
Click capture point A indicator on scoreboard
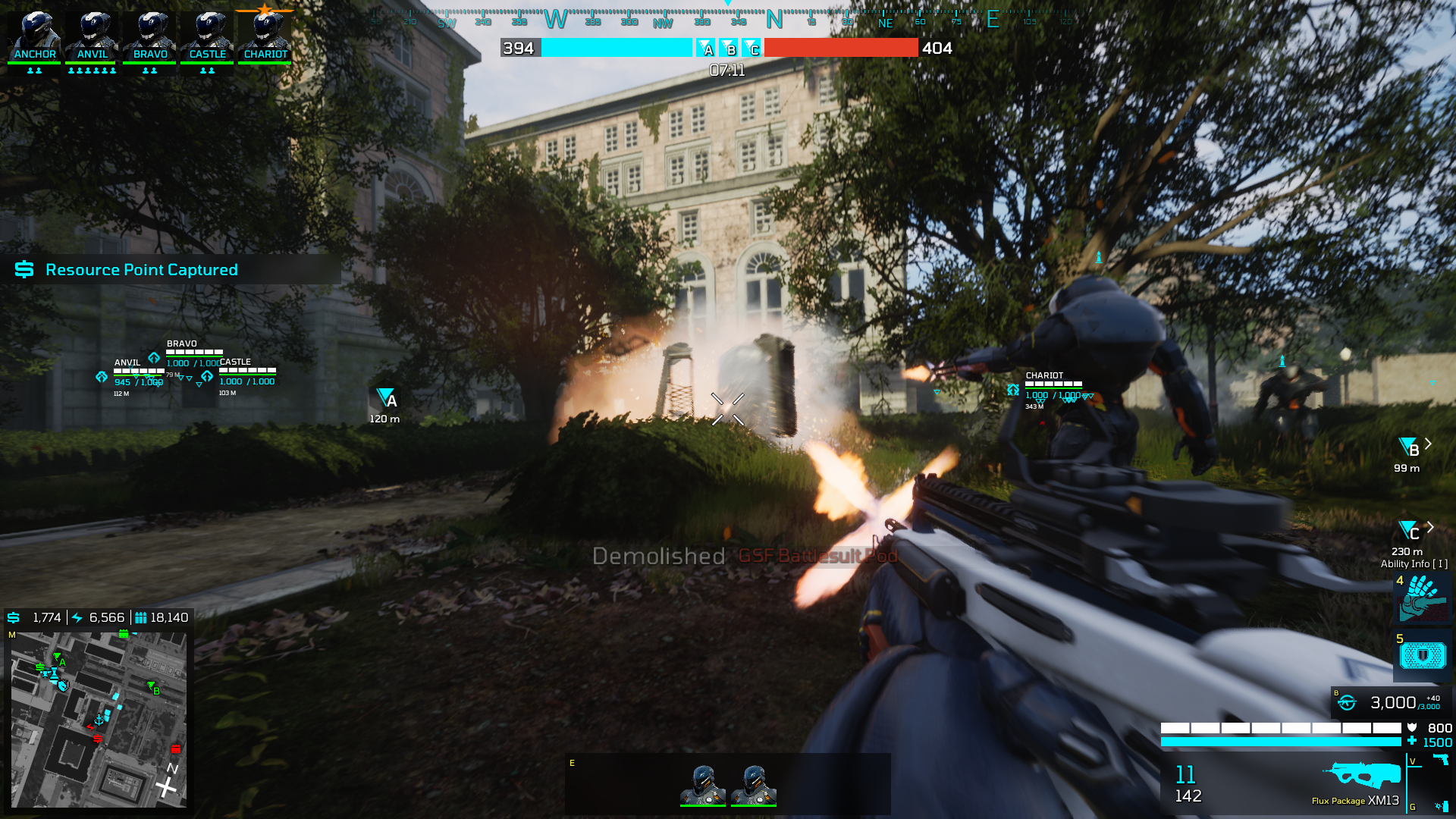[x=706, y=49]
